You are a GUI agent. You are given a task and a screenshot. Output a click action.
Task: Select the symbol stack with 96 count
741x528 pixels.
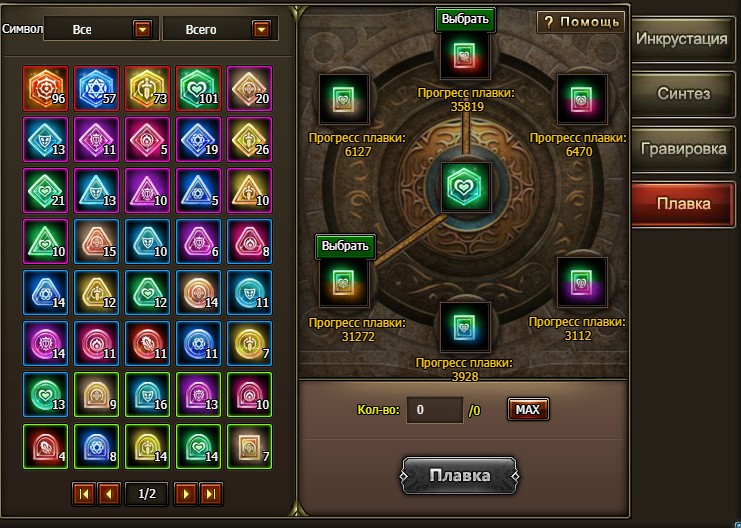44,89
